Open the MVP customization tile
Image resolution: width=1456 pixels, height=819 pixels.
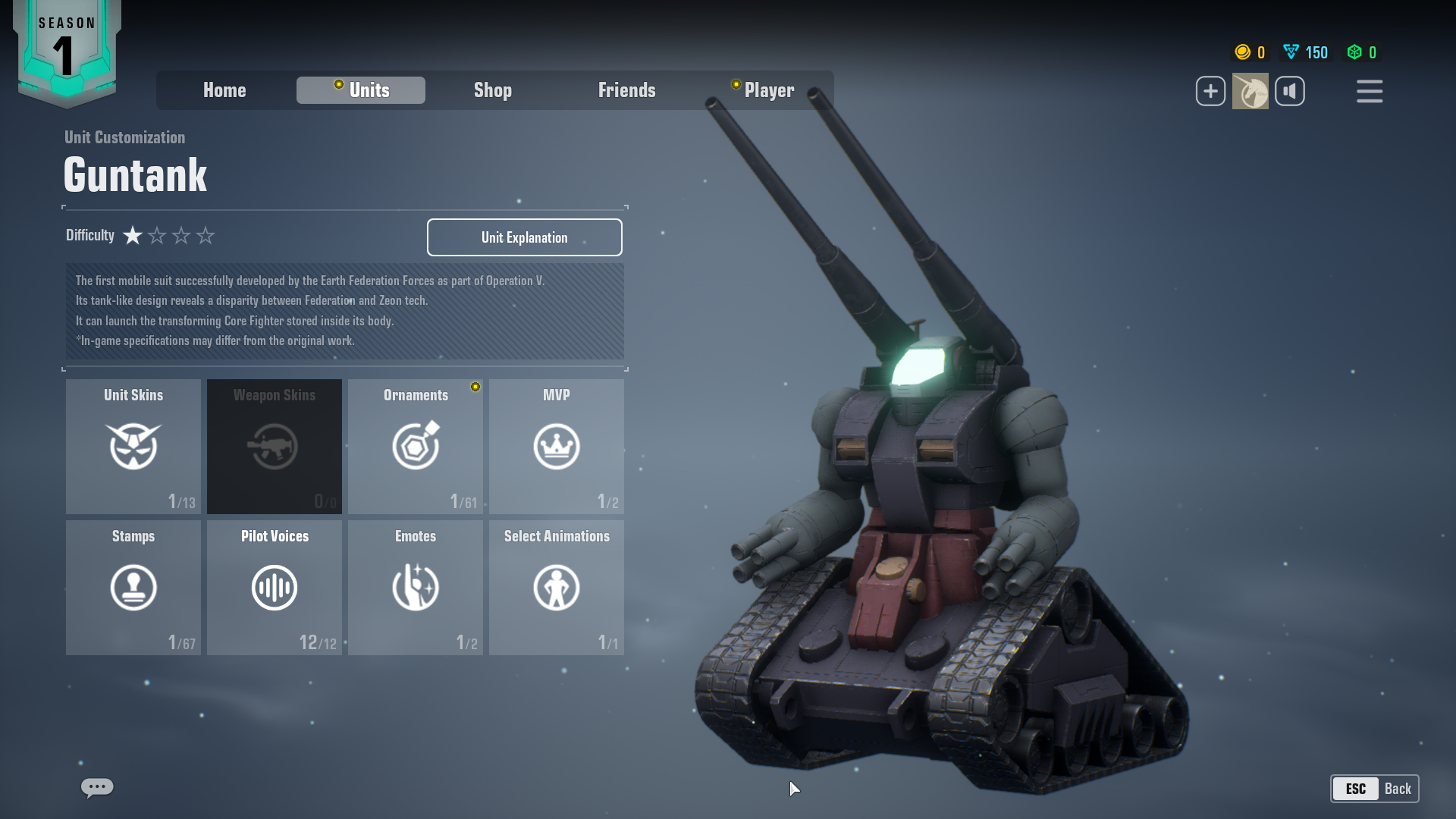click(557, 446)
